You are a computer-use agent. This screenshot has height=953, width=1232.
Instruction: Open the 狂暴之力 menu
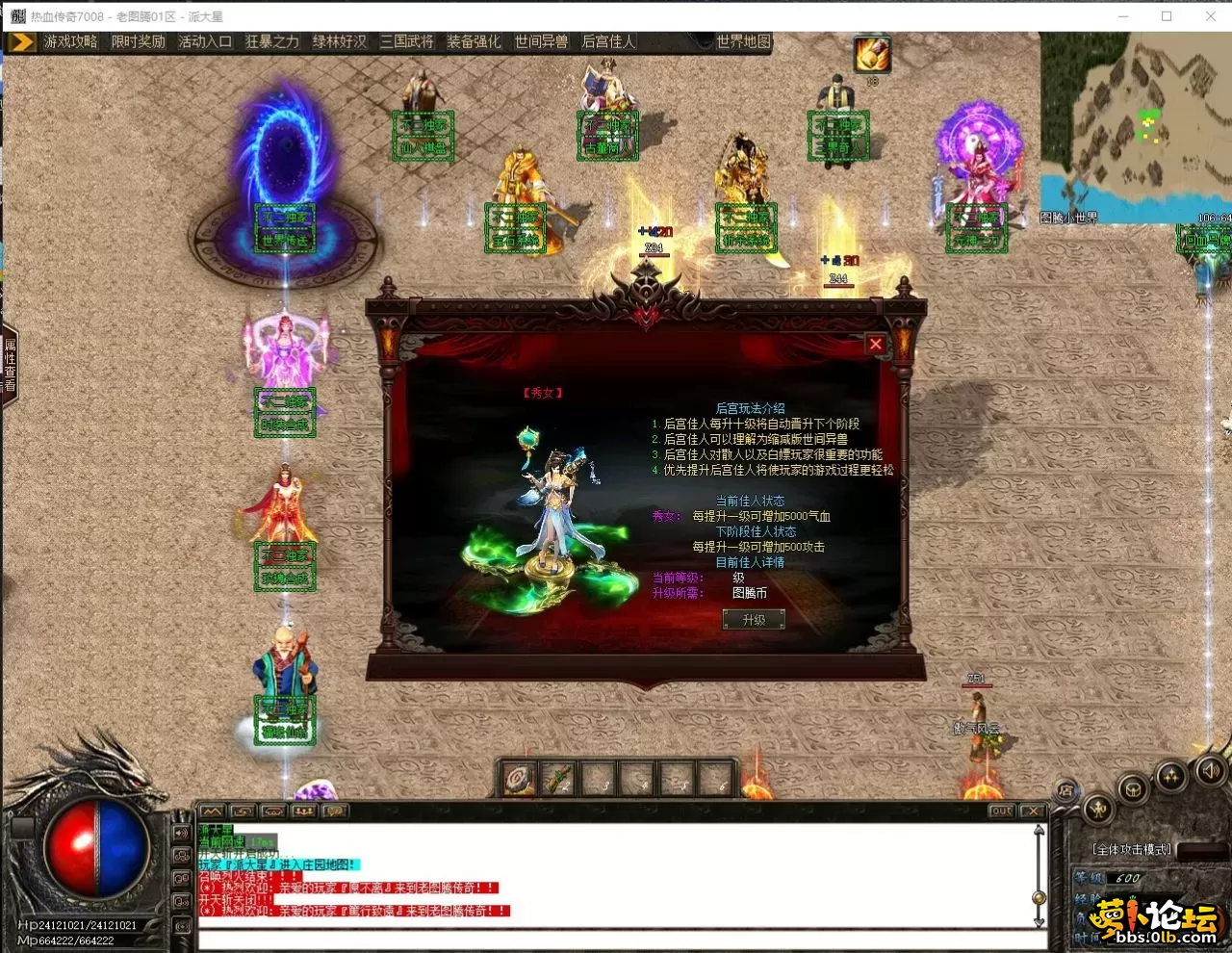coord(272,41)
